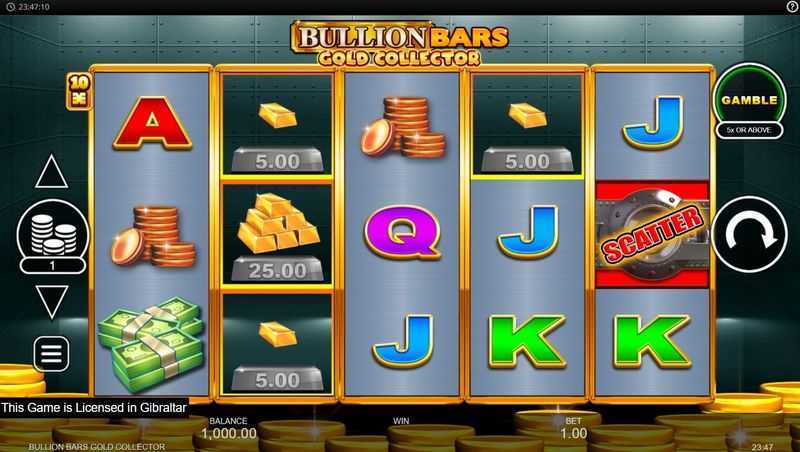Open help via the question mark icon
Screen dimensions: 800x452
pos(791,7)
